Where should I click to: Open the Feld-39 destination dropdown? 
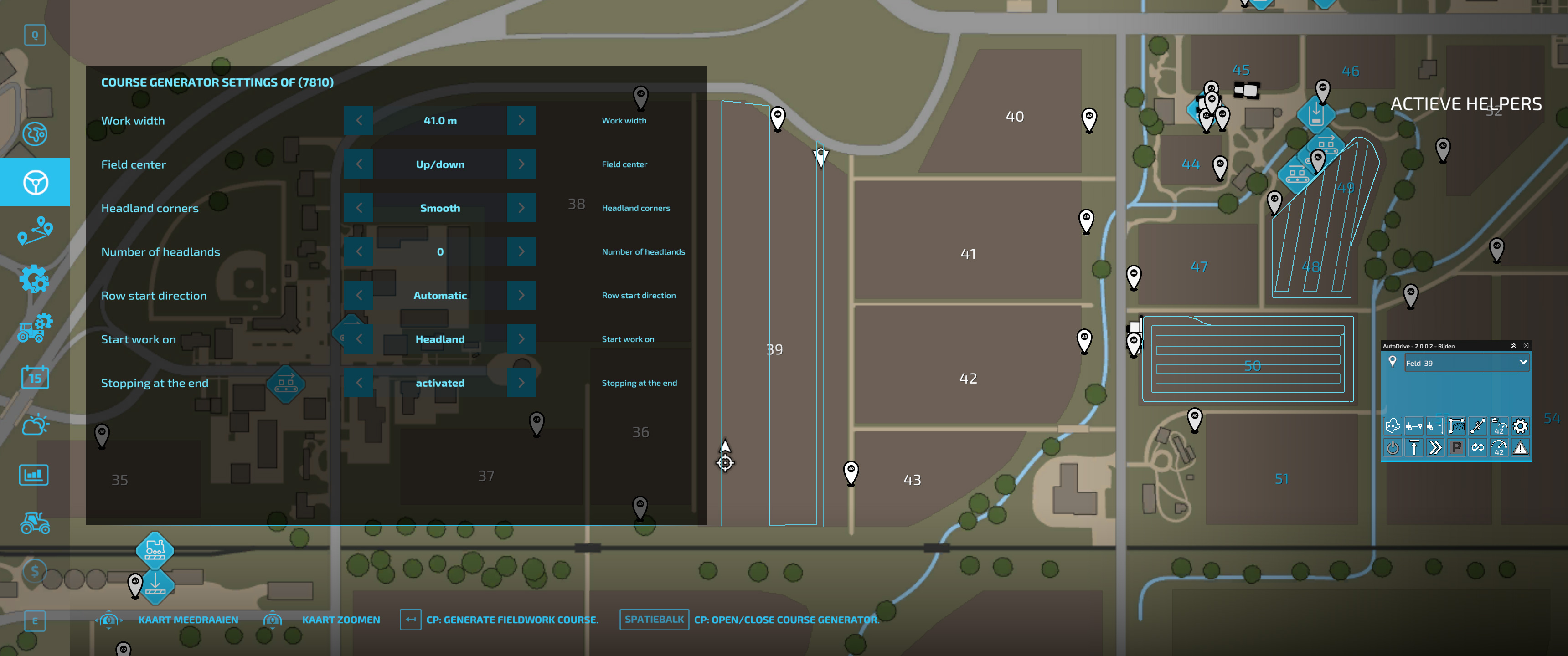1468,363
